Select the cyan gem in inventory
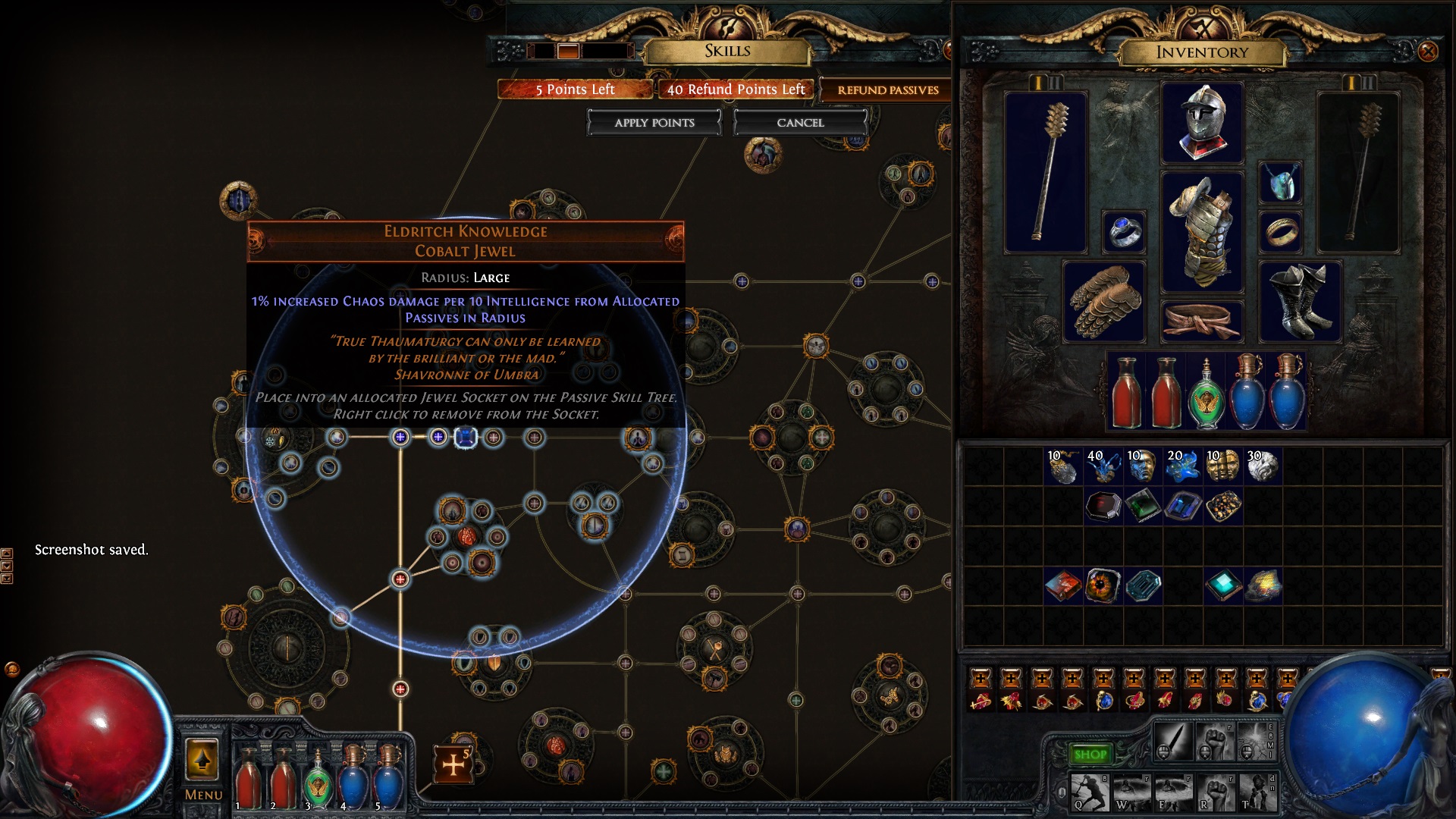Viewport: 1456px width, 819px height. [1222, 585]
